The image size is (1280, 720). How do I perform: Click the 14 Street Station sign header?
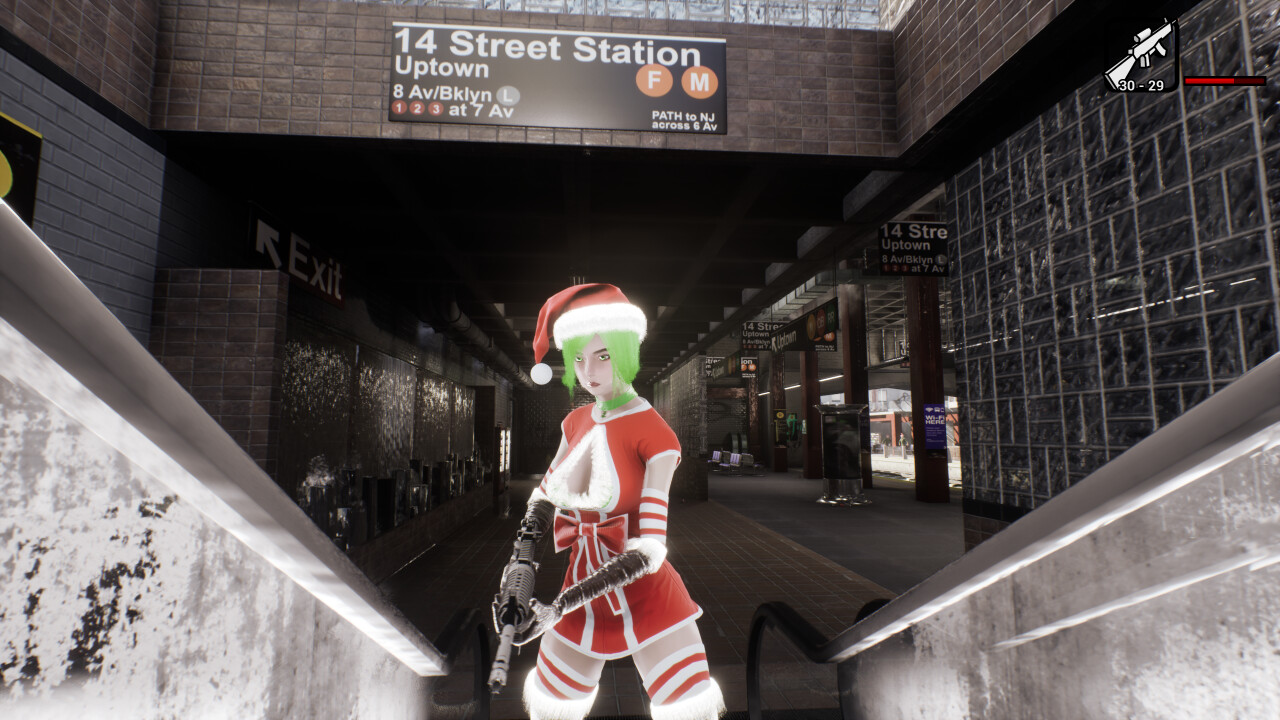[x=548, y=45]
